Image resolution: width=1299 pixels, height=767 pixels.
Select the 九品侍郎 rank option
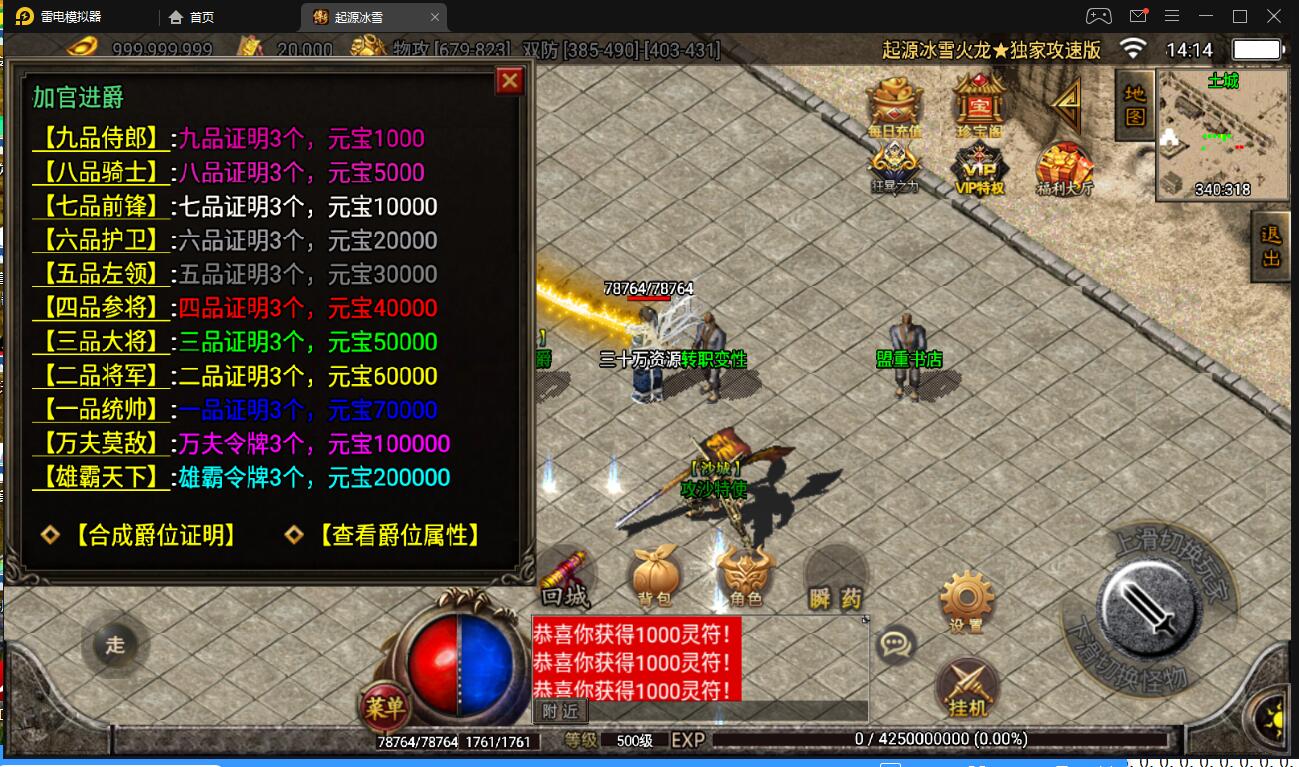101,139
